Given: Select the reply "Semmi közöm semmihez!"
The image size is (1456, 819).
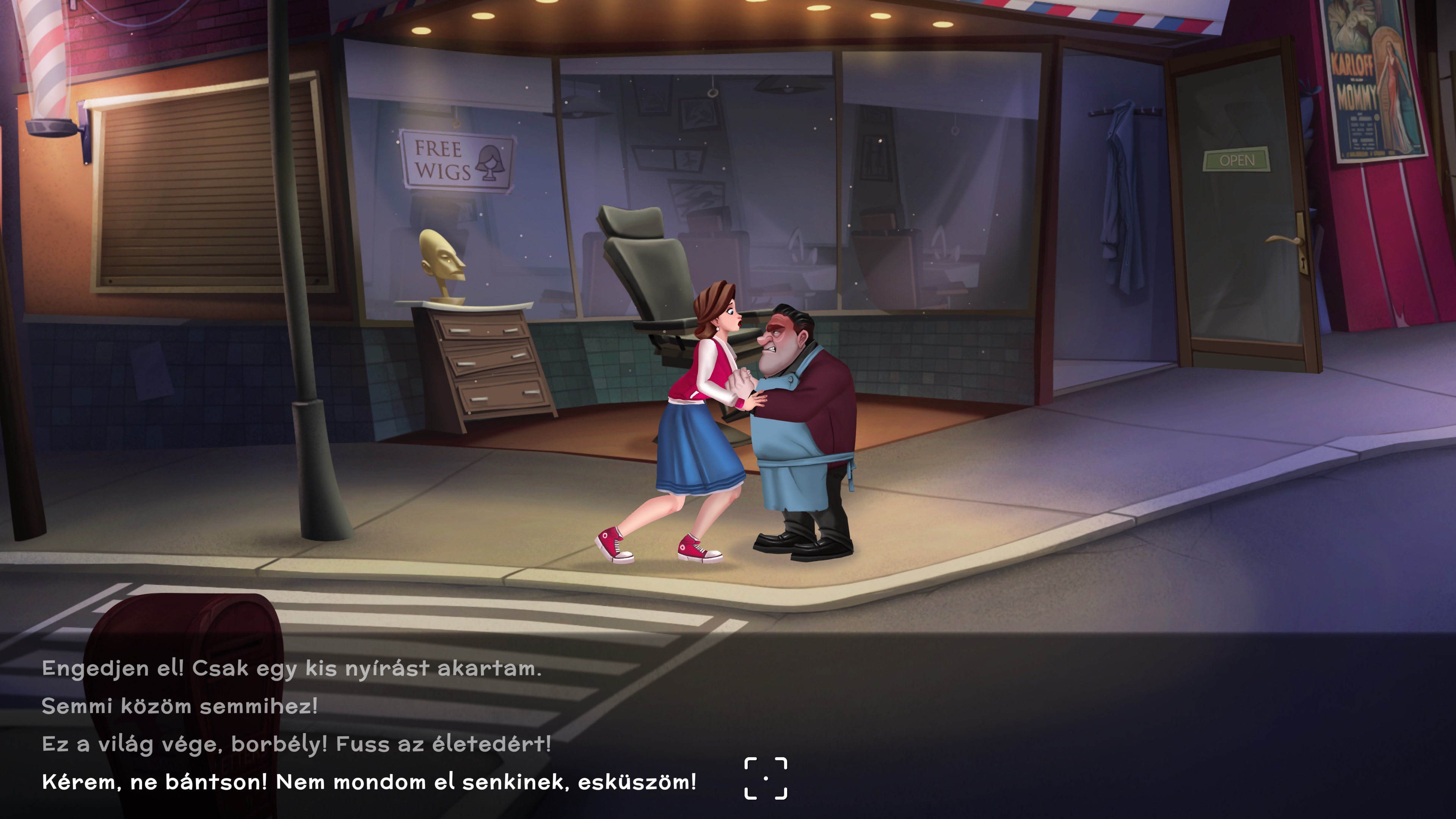Looking at the screenshot, I should 180,706.
